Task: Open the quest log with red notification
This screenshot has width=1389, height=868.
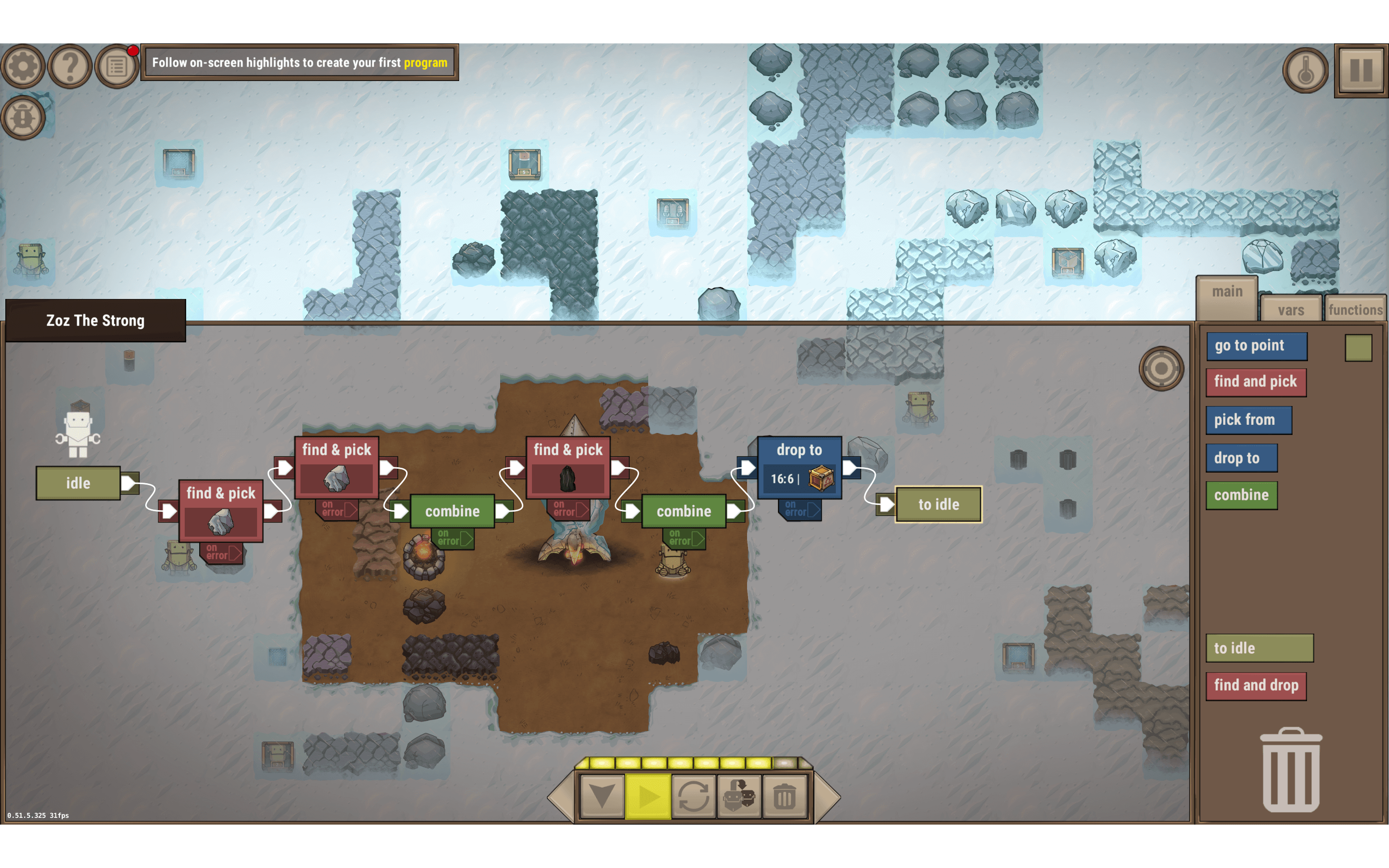Action: pyautogui.click(x=115, y=65)
